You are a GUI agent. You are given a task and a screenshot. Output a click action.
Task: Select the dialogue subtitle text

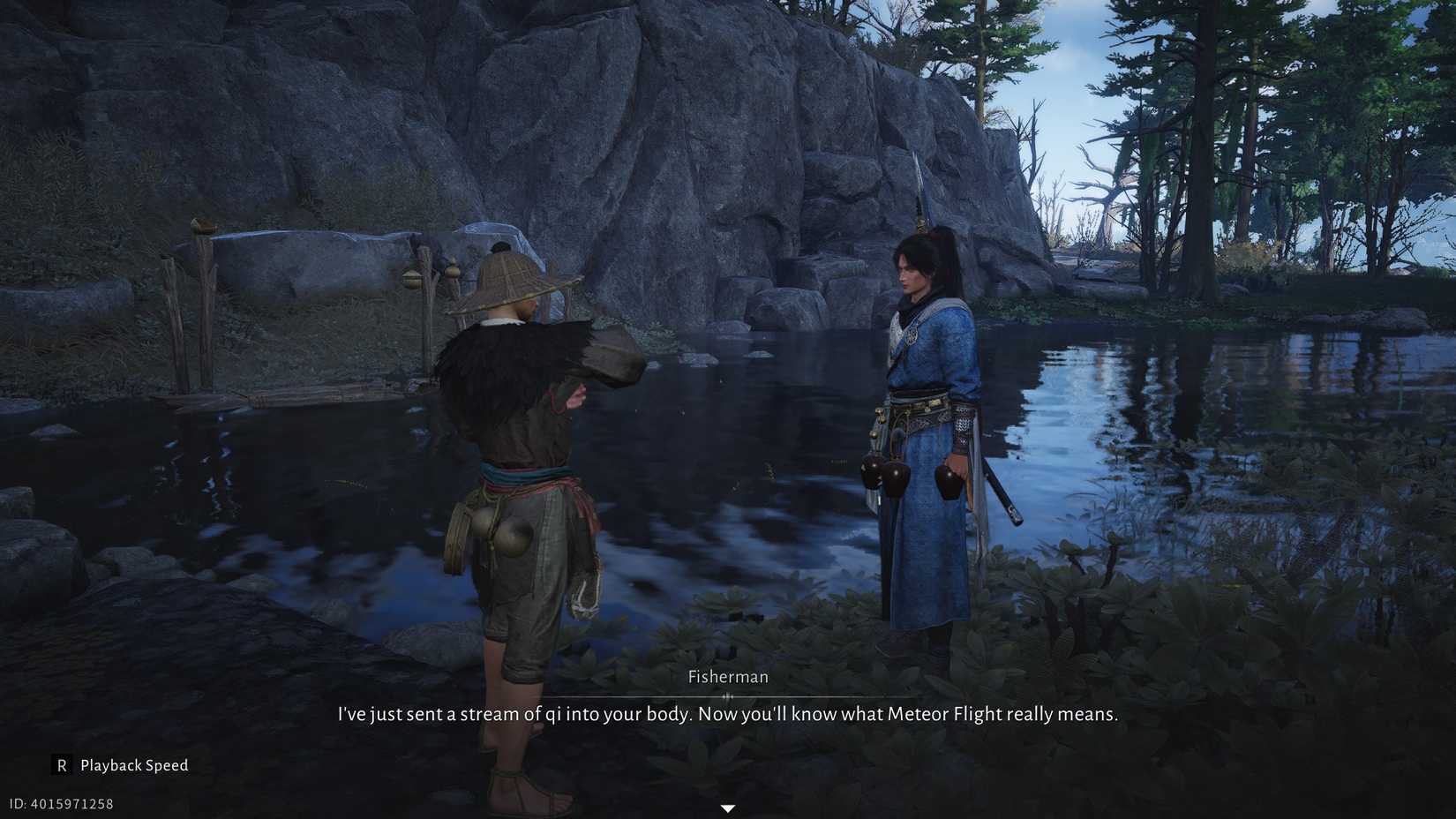(727, 713)
